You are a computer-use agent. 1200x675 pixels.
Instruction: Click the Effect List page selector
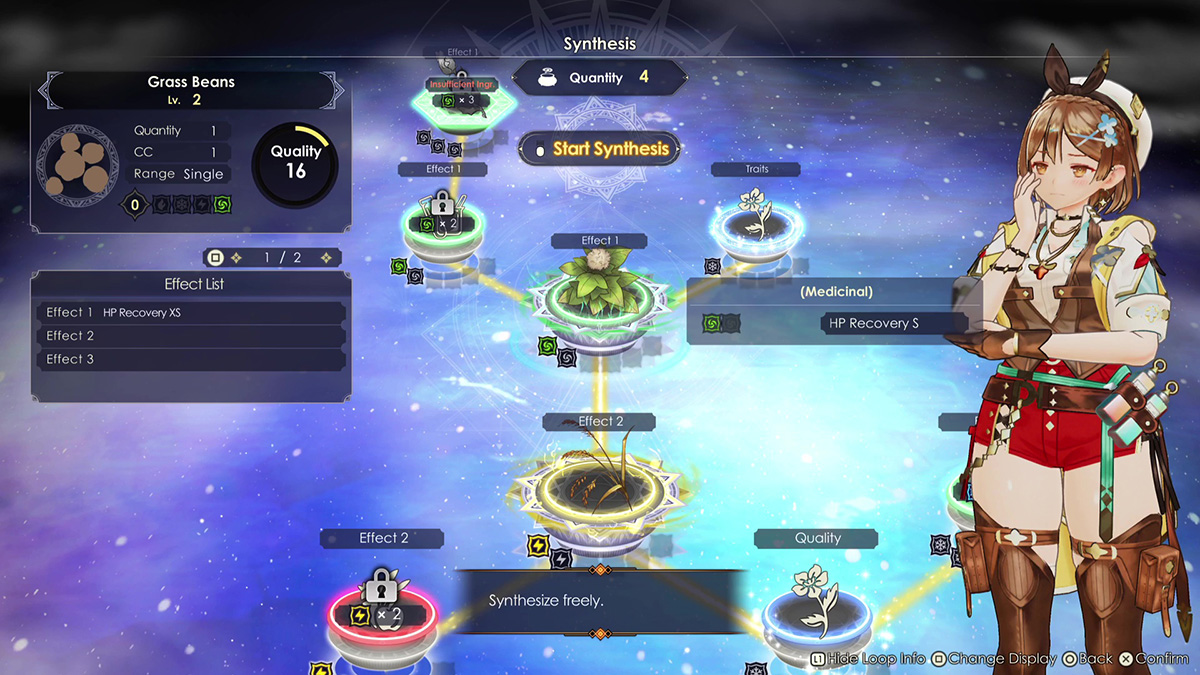tap(272, 258)
